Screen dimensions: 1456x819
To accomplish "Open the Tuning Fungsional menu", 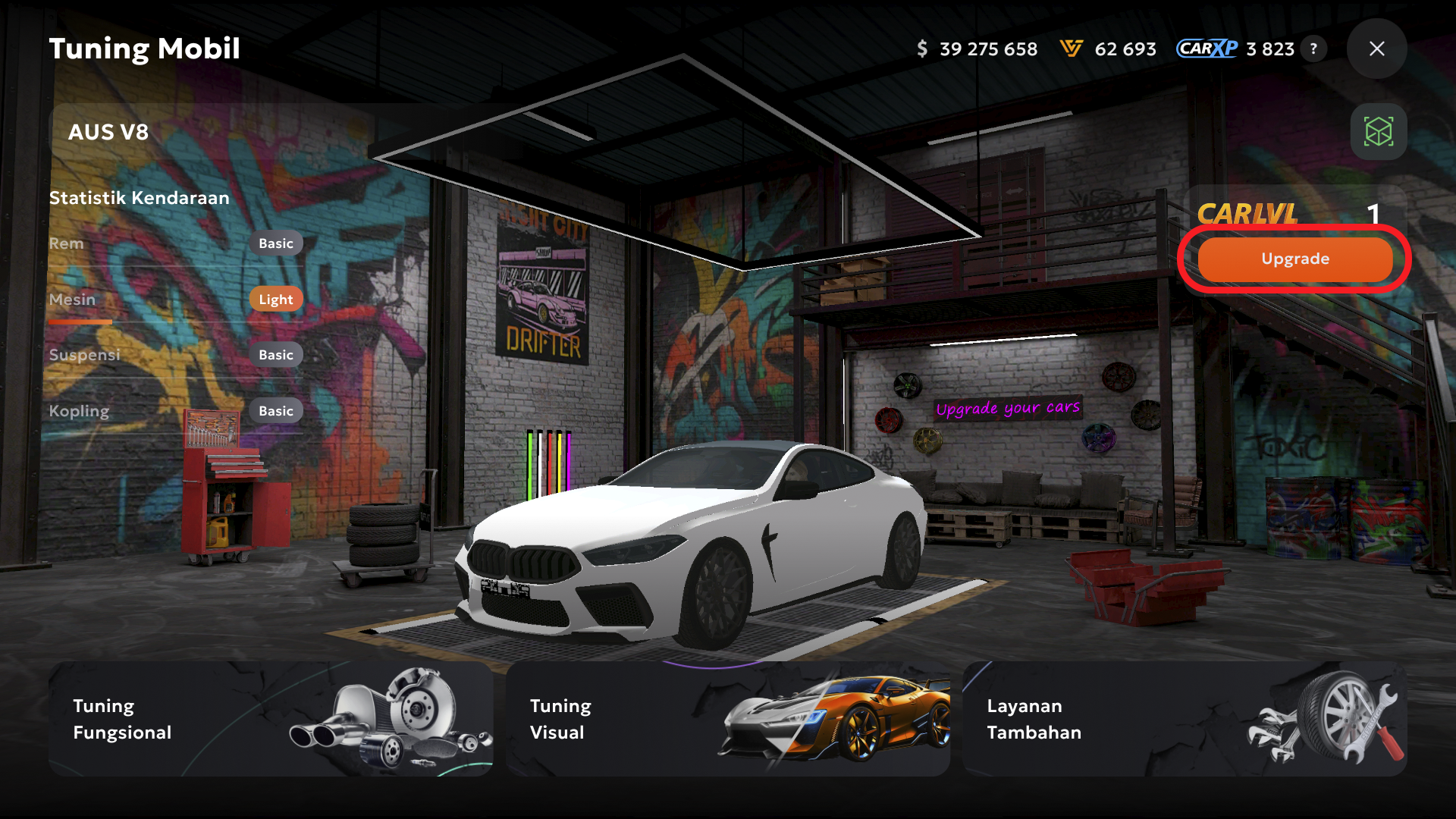I will tap(271, 719).
